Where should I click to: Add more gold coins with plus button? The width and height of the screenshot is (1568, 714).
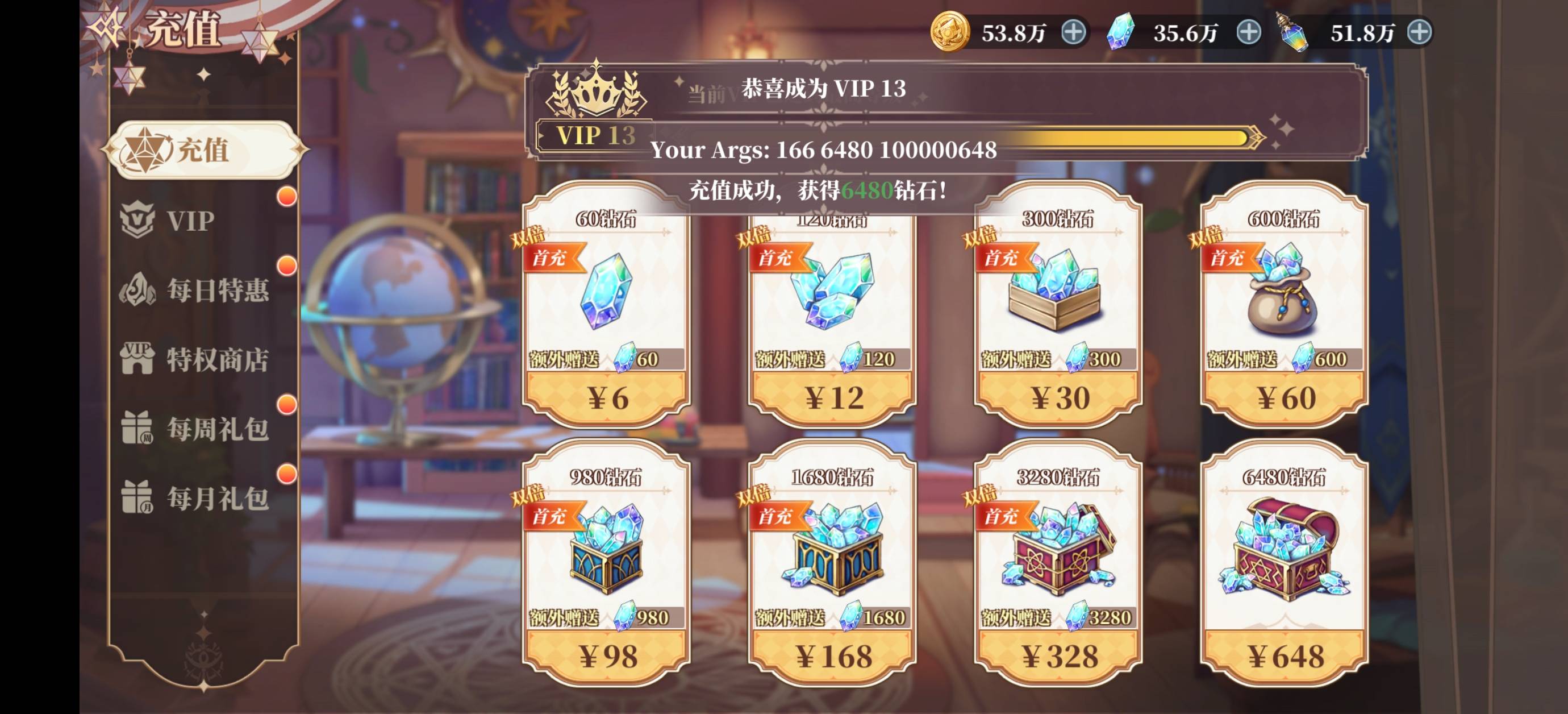point(1073,32)
